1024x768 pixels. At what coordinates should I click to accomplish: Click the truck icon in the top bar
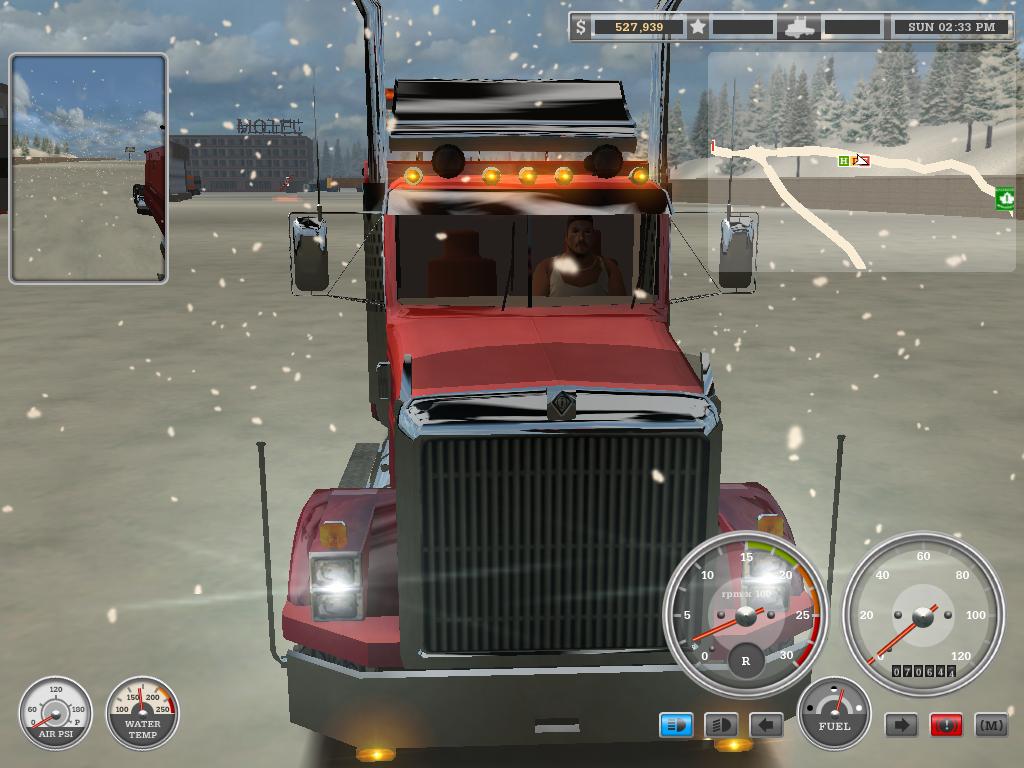tap(800, 27)
